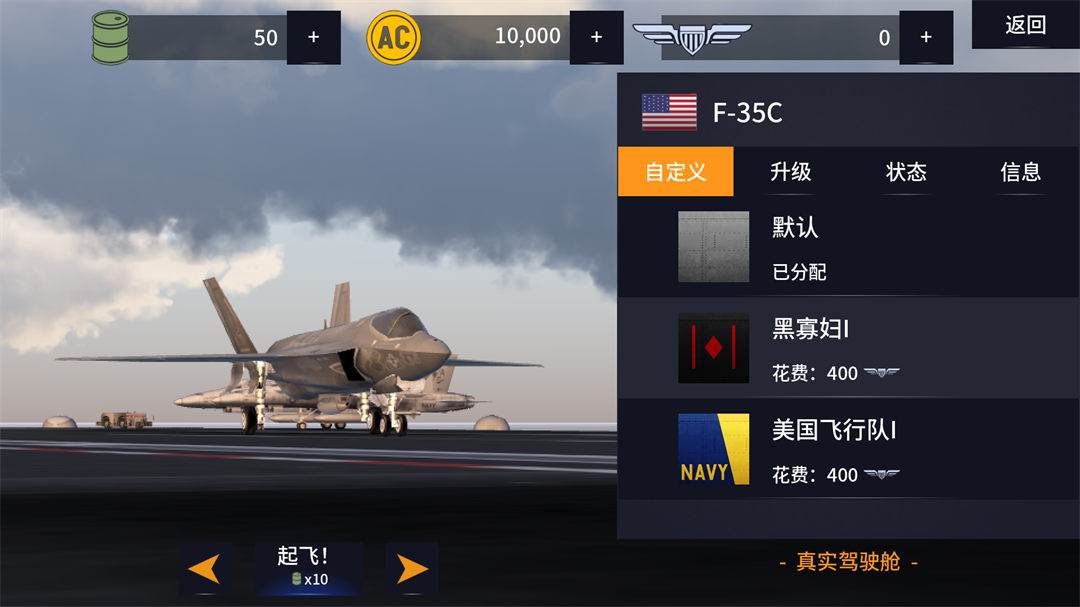Show the 状态 status tab
Image resolution: width=1080 pixels, height=607 pixels.
(x=906, y=172)
